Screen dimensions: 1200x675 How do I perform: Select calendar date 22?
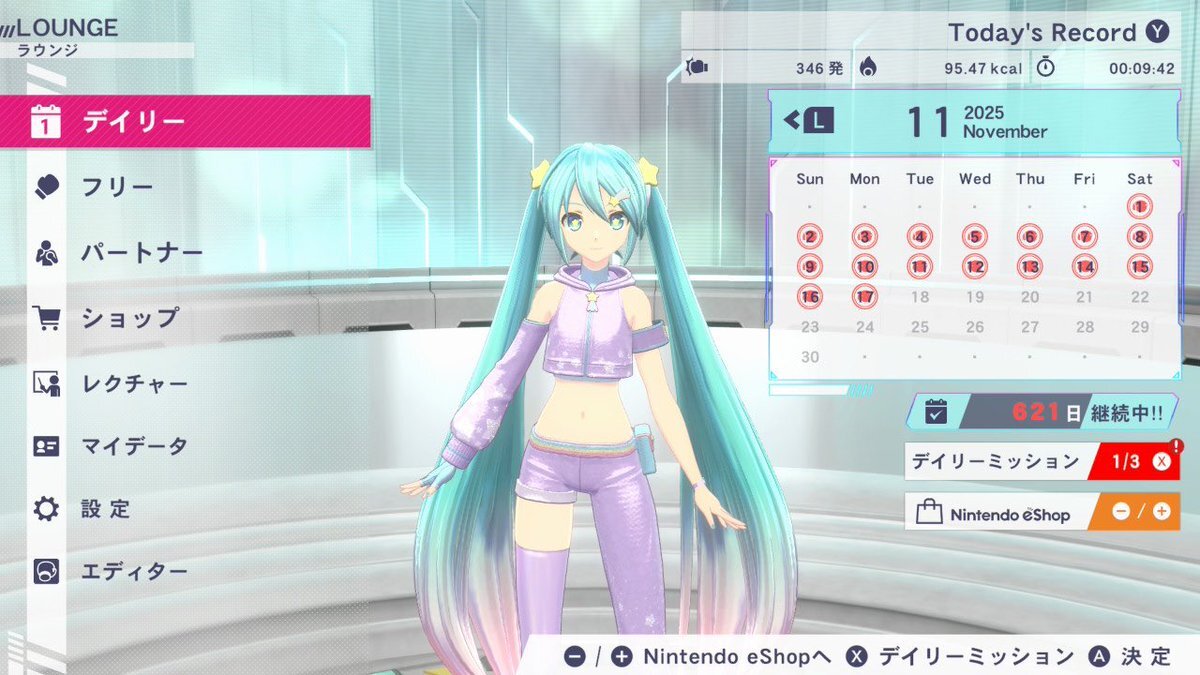[x=1139, y=297]
